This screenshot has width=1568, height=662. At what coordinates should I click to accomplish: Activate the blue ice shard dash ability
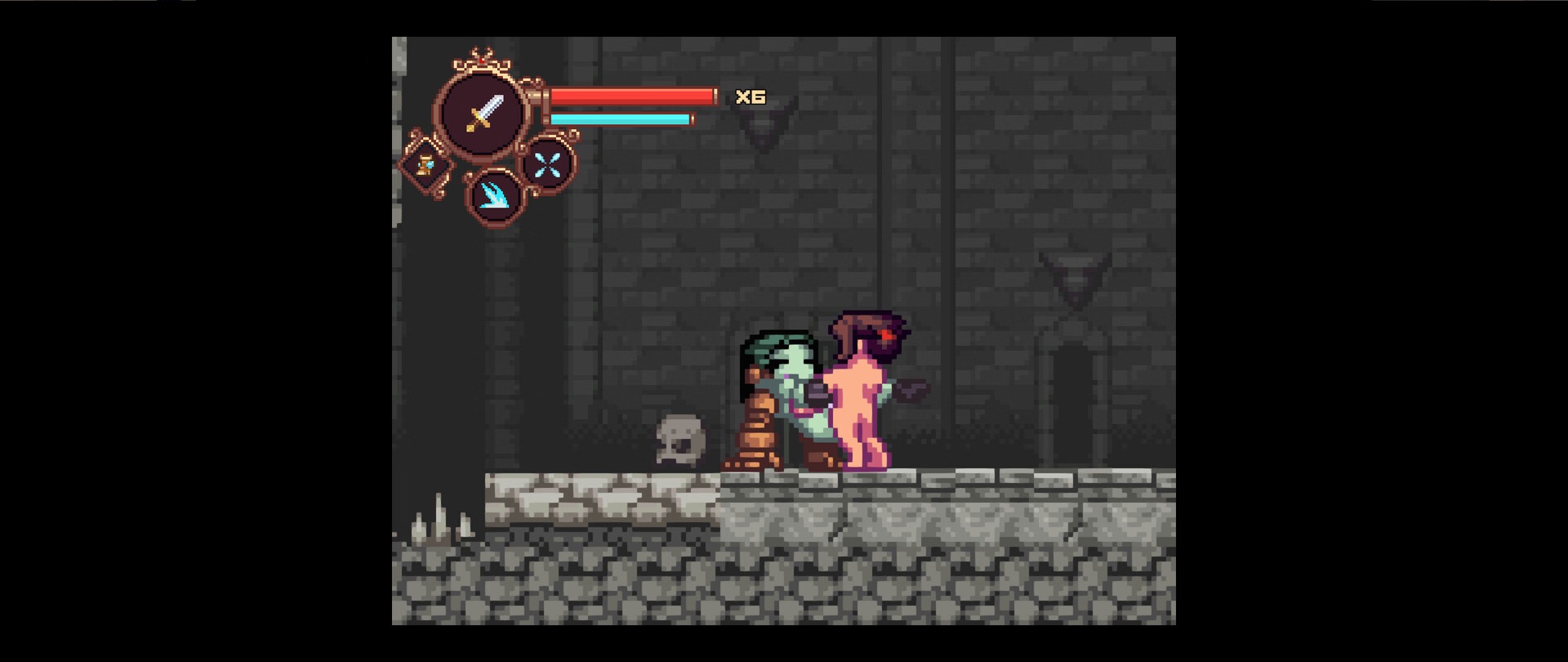click(494, 195)
